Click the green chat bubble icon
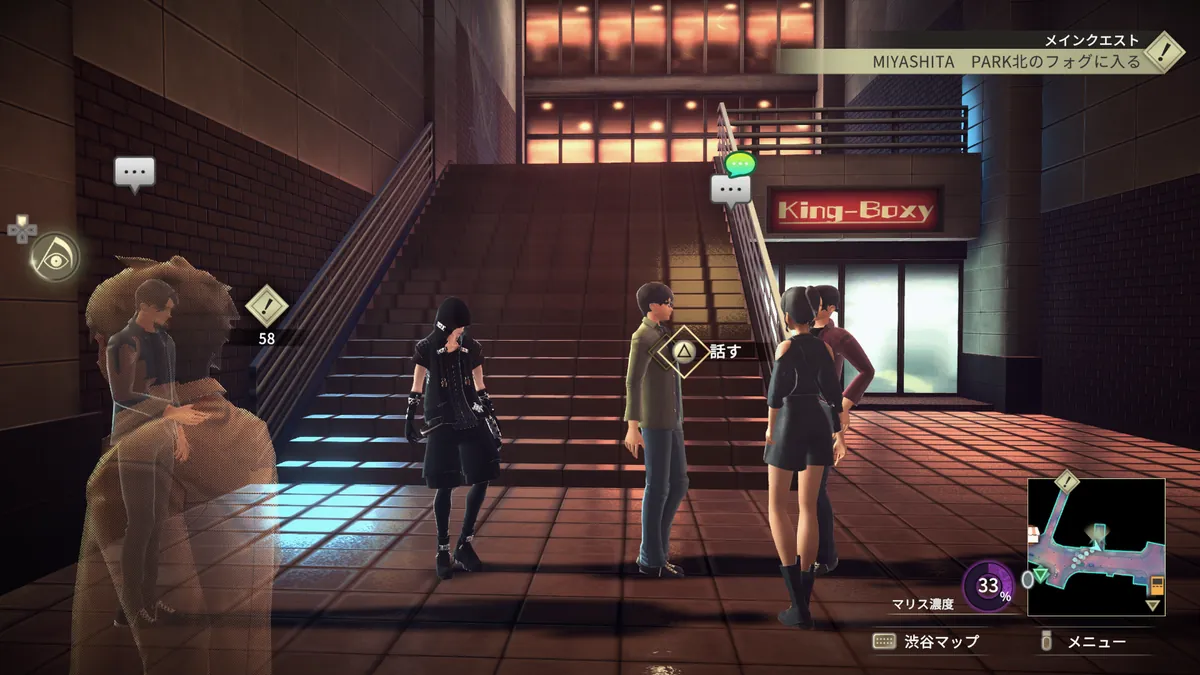Viewport: 1200px width, 675px height. tap(740, 163)
